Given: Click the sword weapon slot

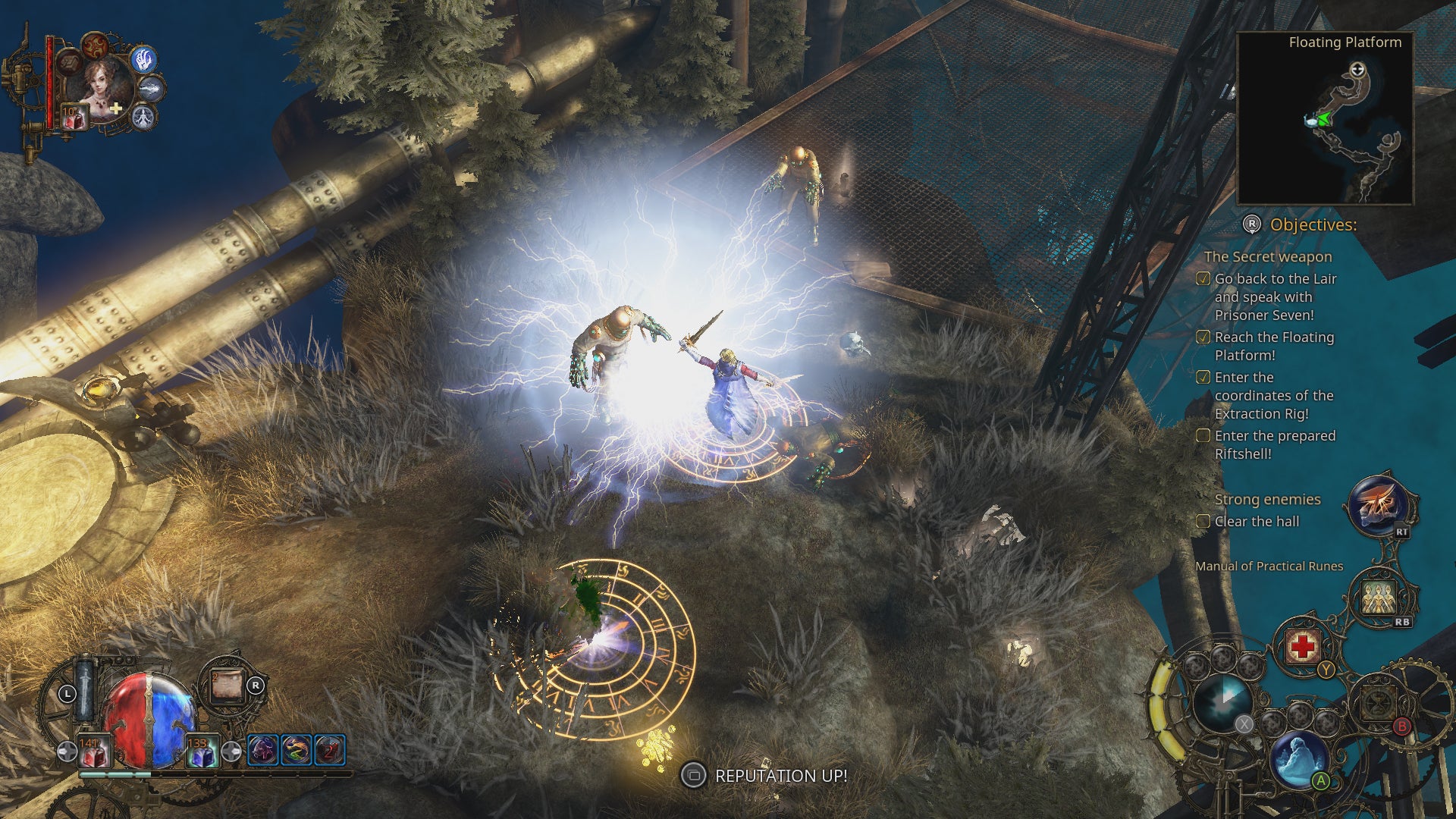Looking at the screenshot, I should tap(85, 690).
